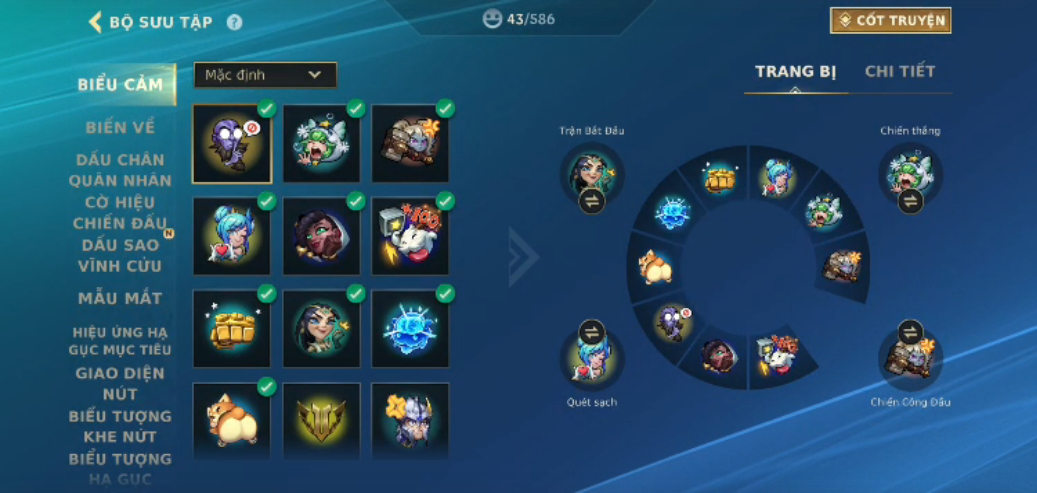Image resolution: width=1037 pixels, height=493 pixels.
Task: Switch to the Chi Tiết tab
Action: coord(900,71)
